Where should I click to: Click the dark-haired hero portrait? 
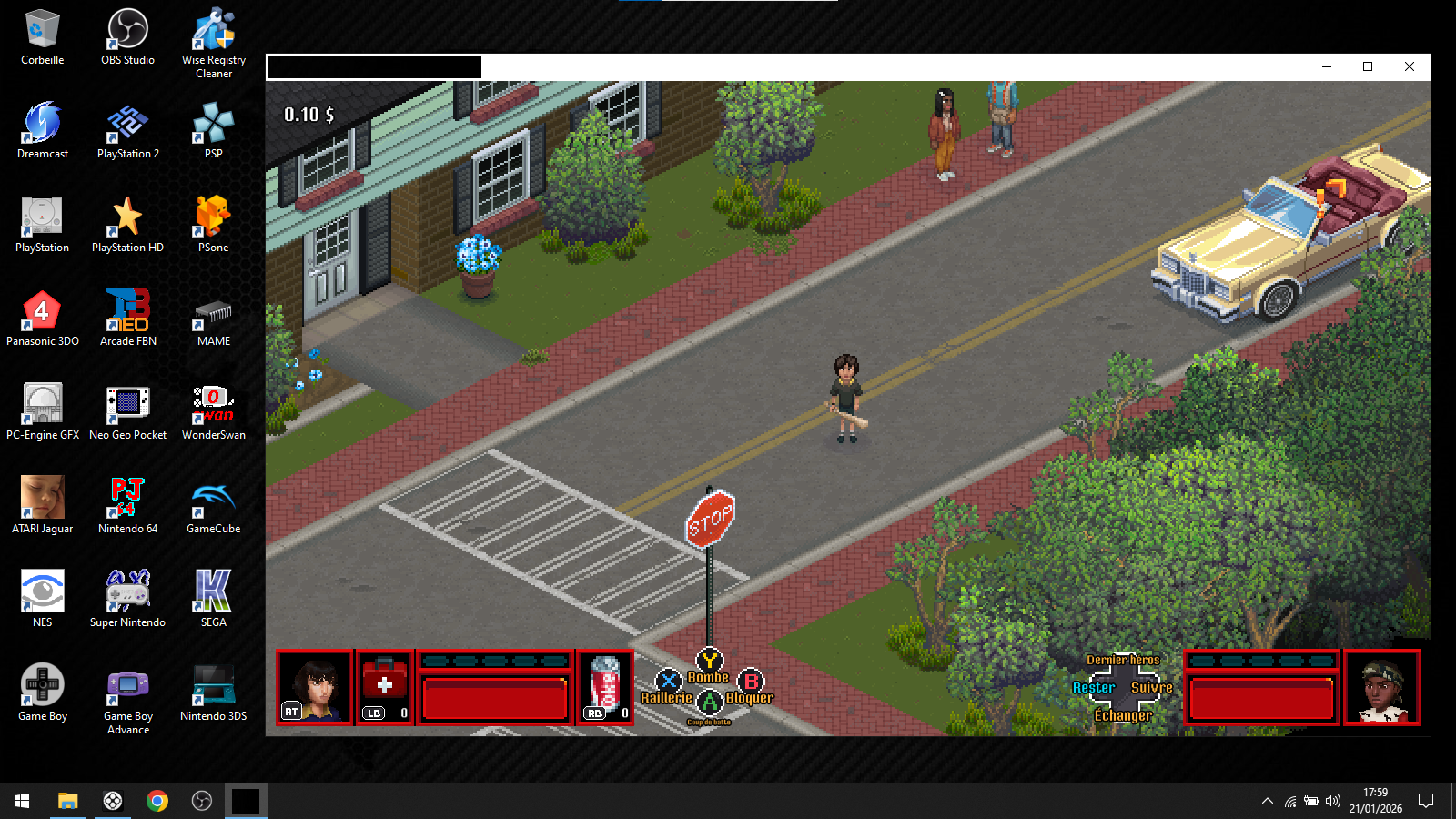315,687
